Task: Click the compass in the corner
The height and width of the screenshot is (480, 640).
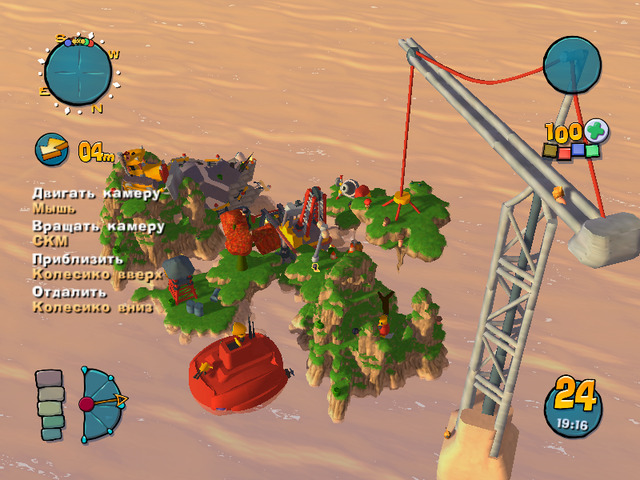Action: [x=78, y=70]
